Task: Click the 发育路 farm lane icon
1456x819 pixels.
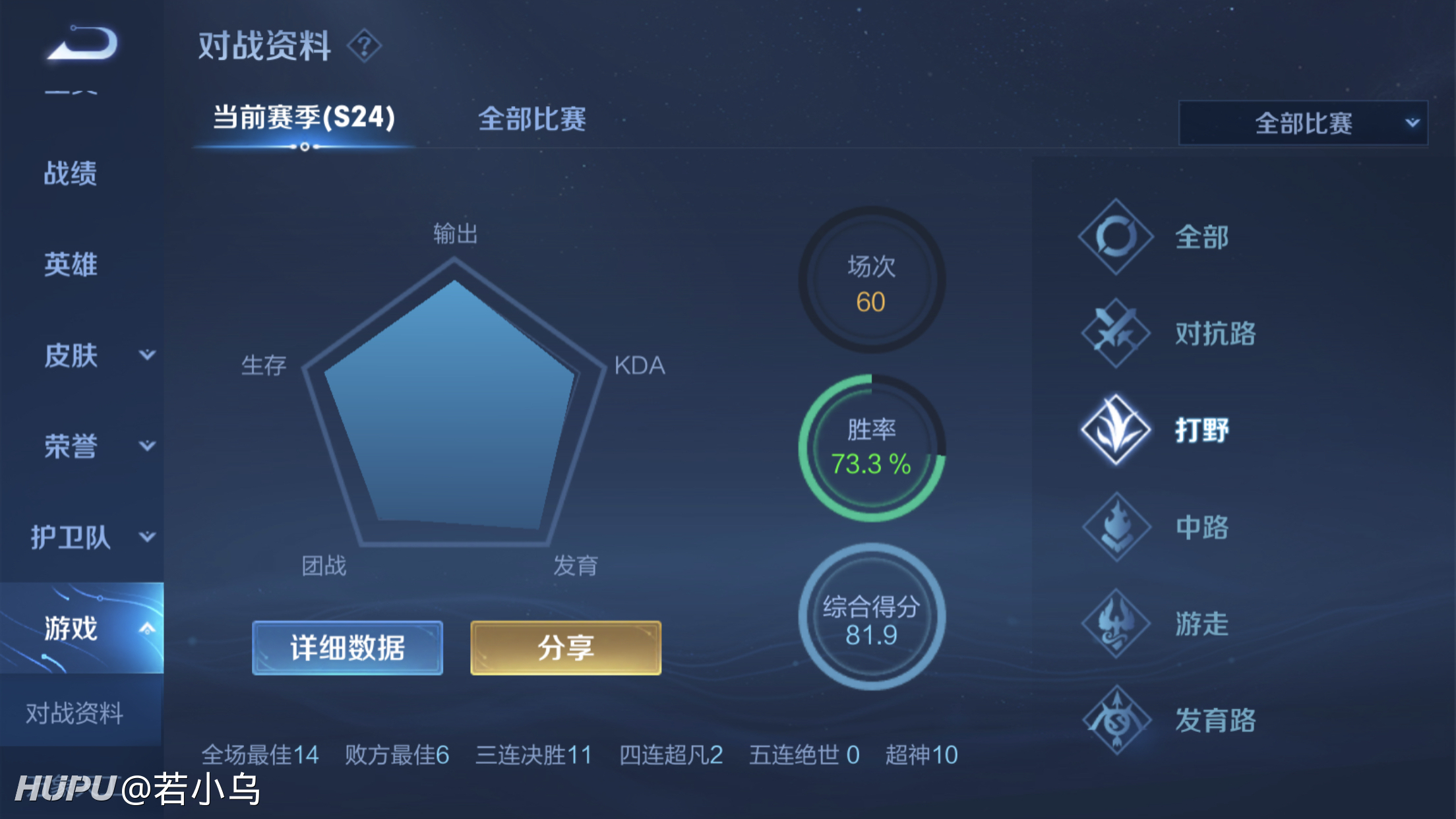Action: [x=1116, y=721]
